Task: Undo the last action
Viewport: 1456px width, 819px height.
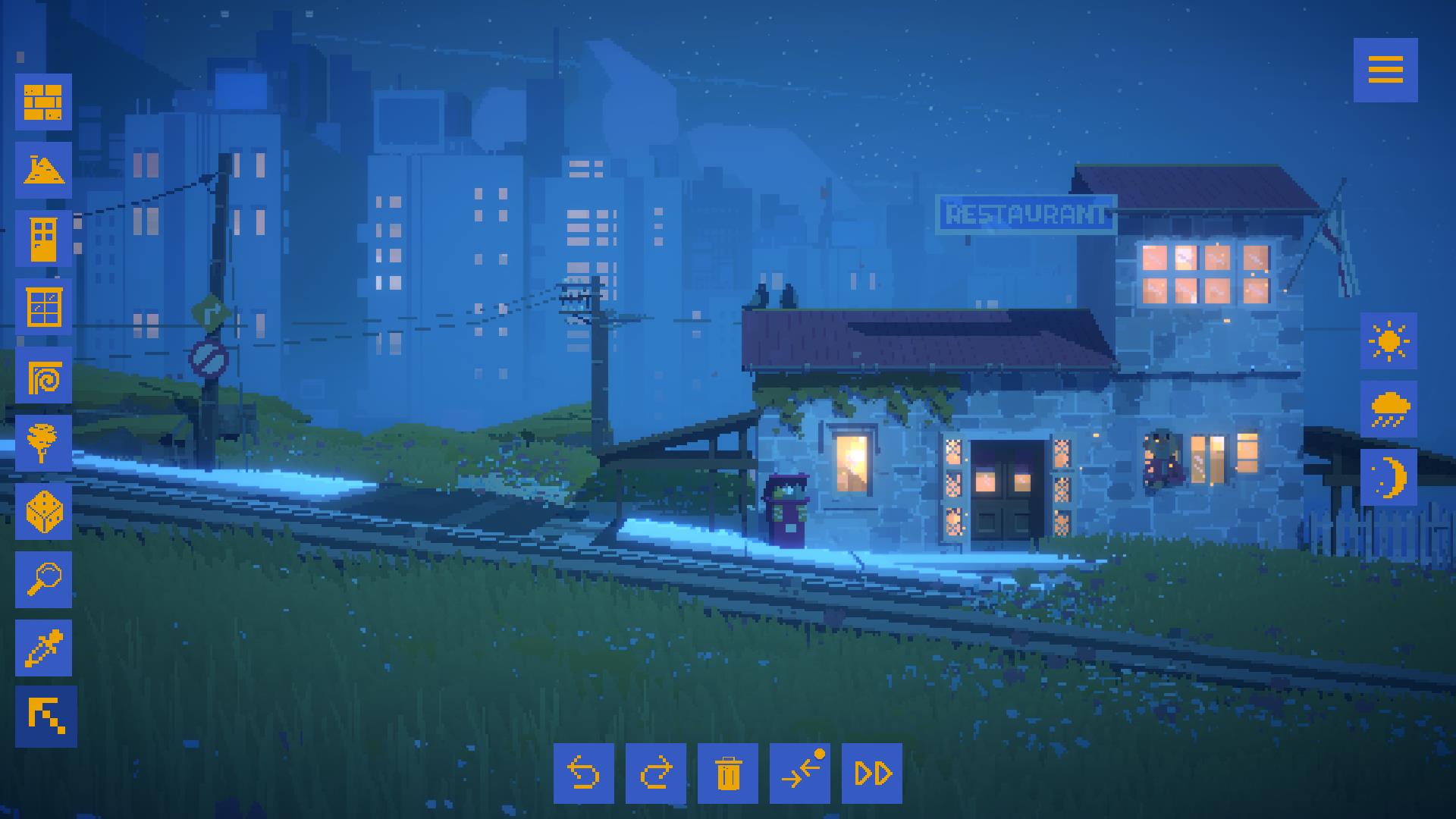Action: pos(583,773)
